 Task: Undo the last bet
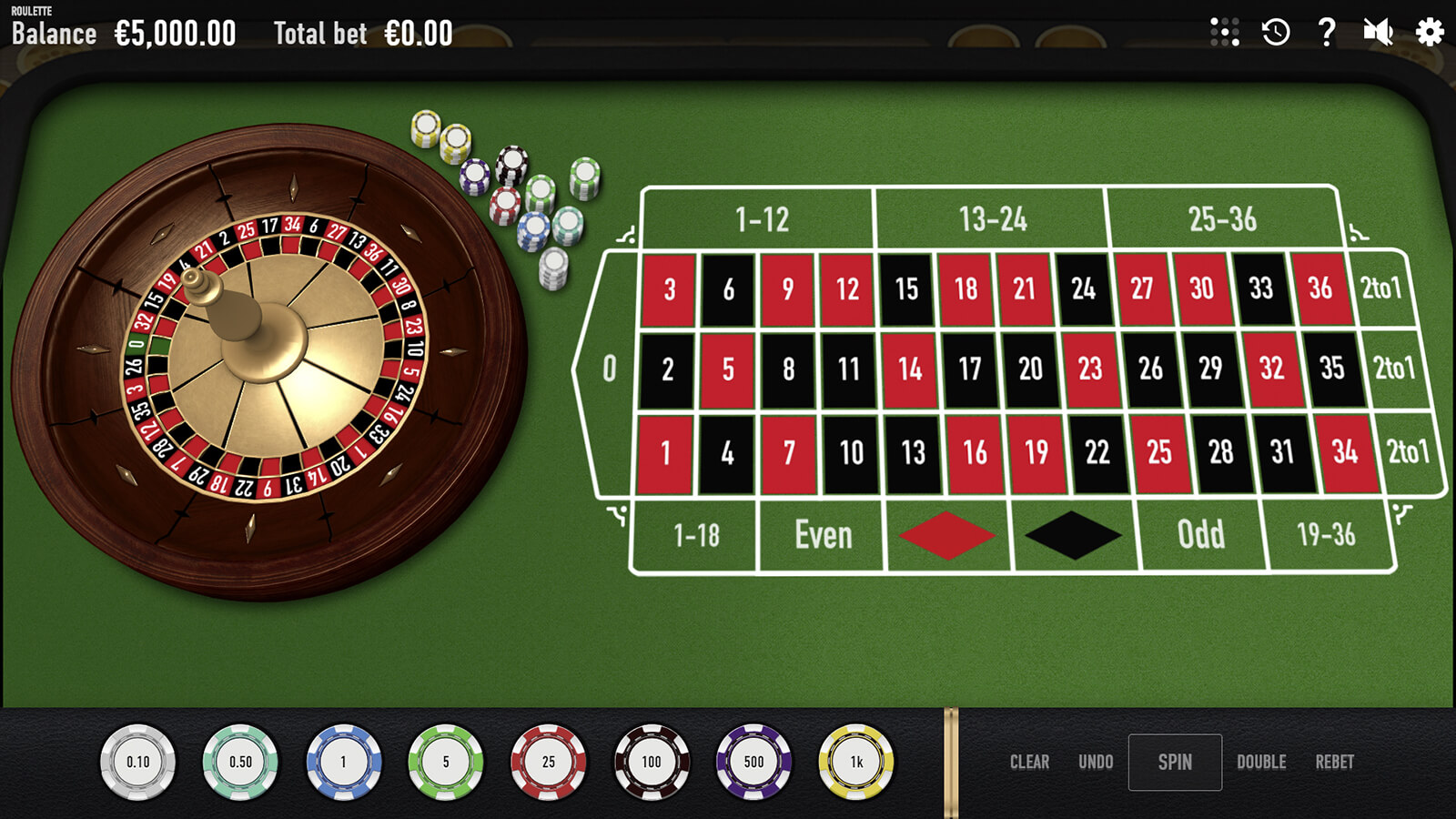[1096, 763]
